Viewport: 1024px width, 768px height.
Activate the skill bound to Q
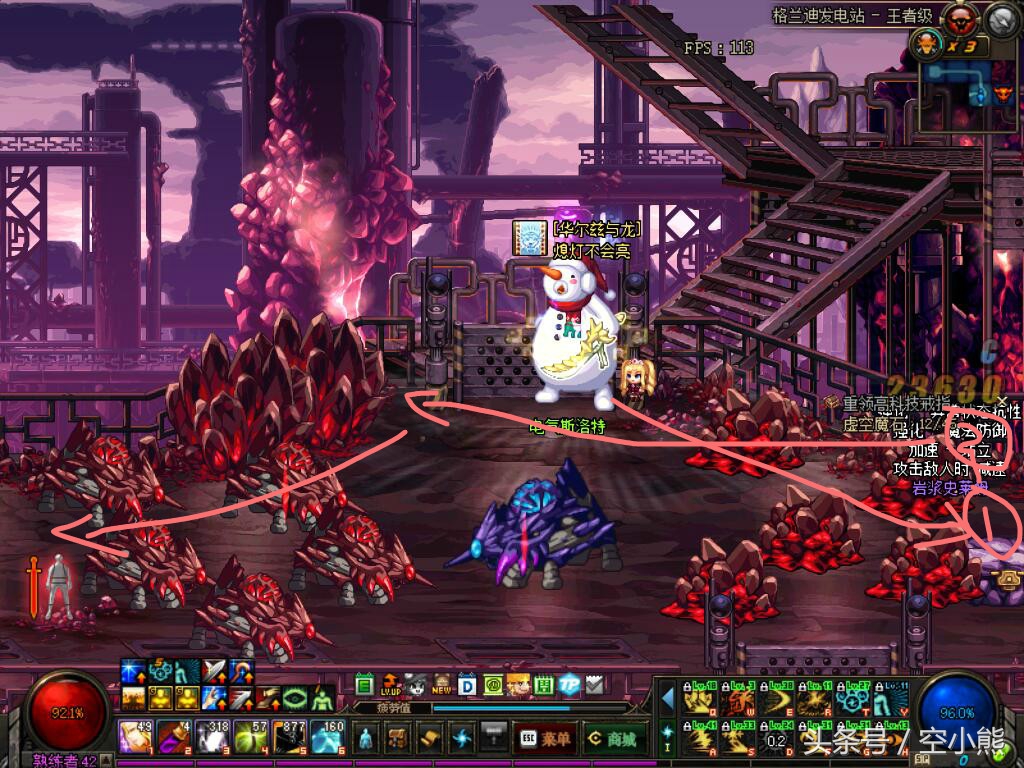tap(697, 701)
